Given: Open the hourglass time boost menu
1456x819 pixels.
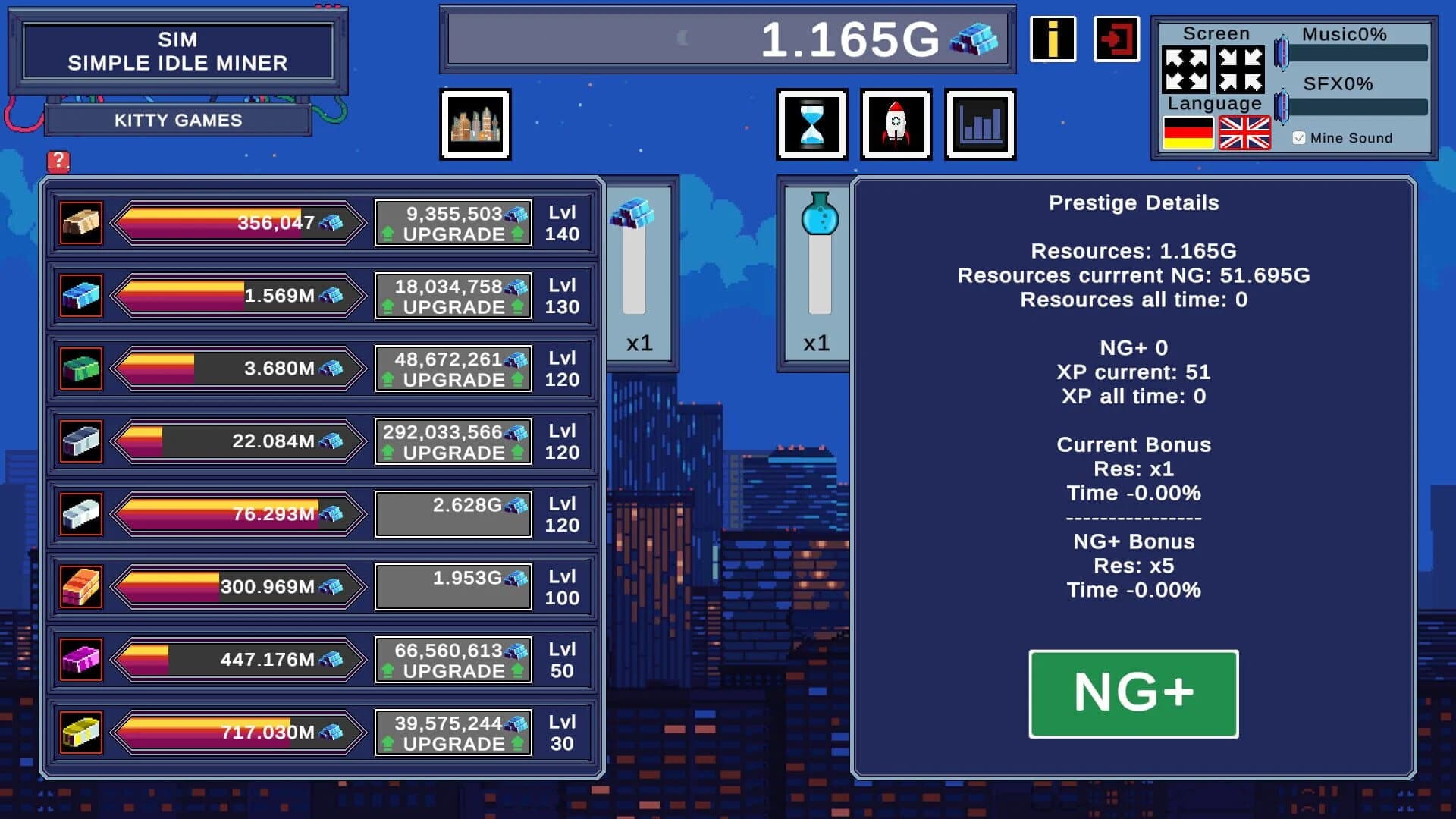Looking at the screenshot, I should pos(811,124).
